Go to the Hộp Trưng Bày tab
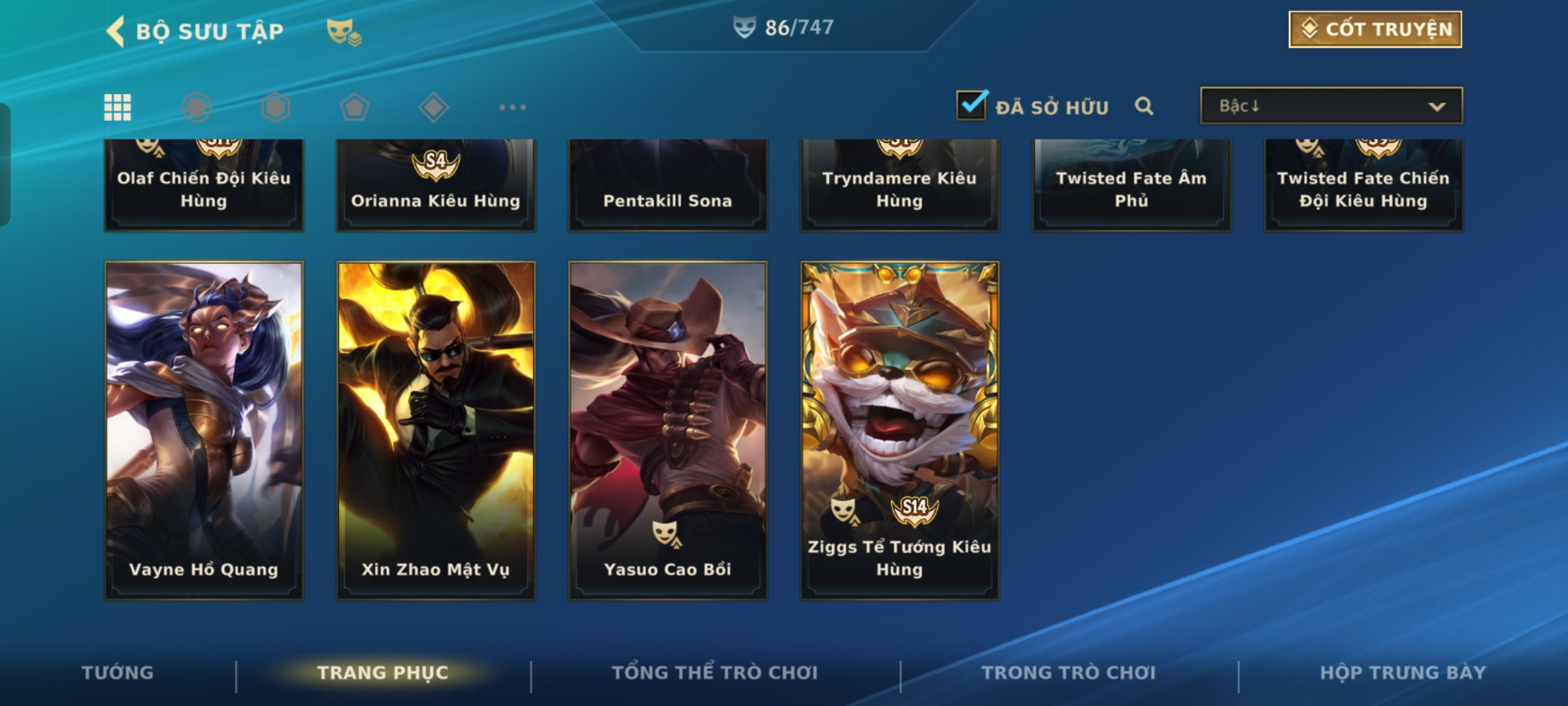 (x=1403, y=673)
